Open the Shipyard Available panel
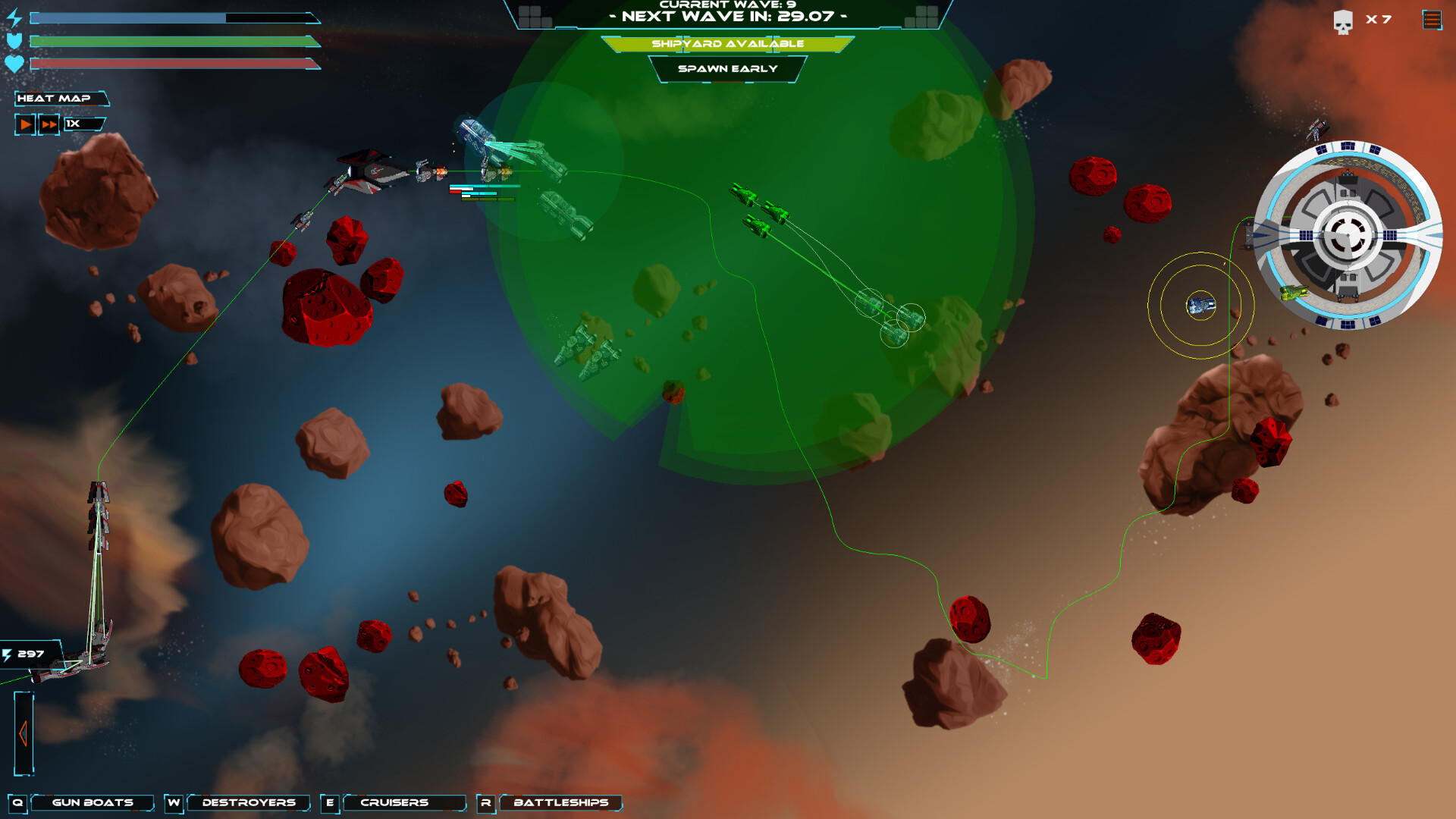The image size is (1456, 819). 728,44
